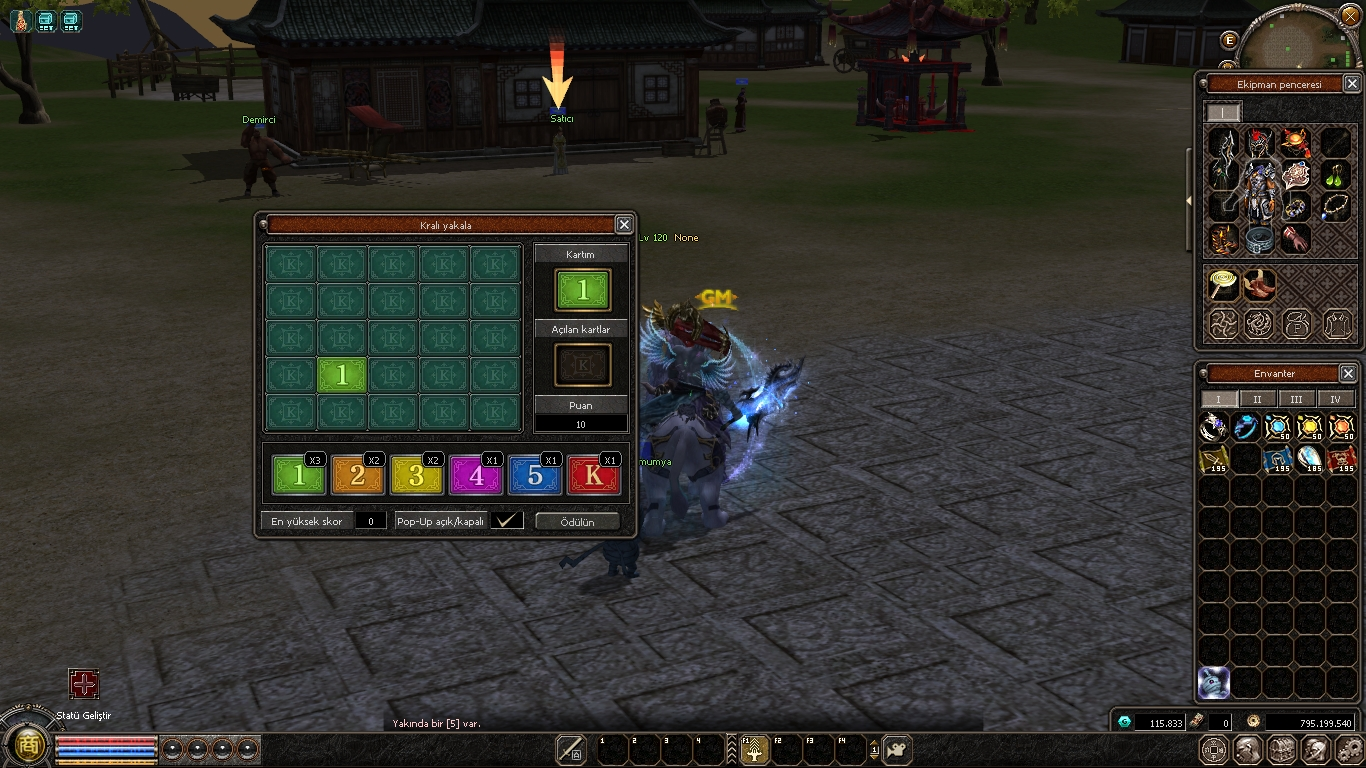Select the red-plumed helmet equipment slot
1366x768 pixels.
click(x=1259, y=142)
